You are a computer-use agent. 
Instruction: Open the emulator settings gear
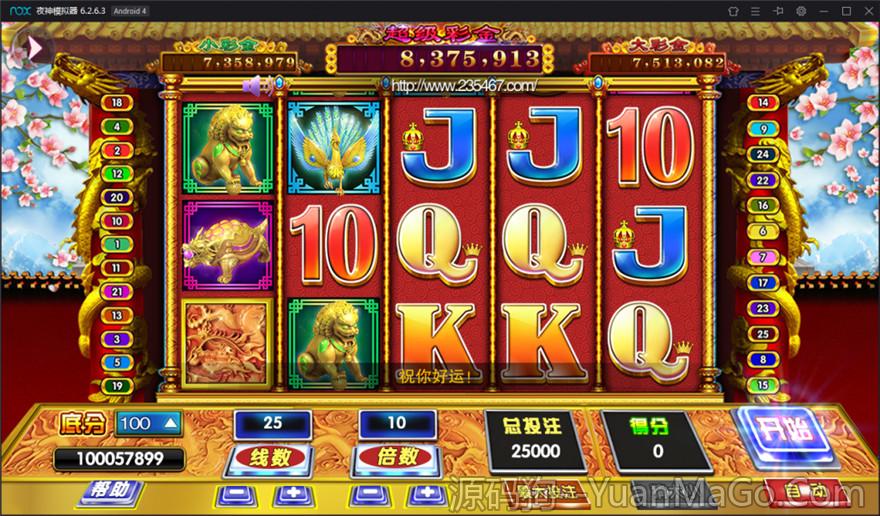point(800,10)
